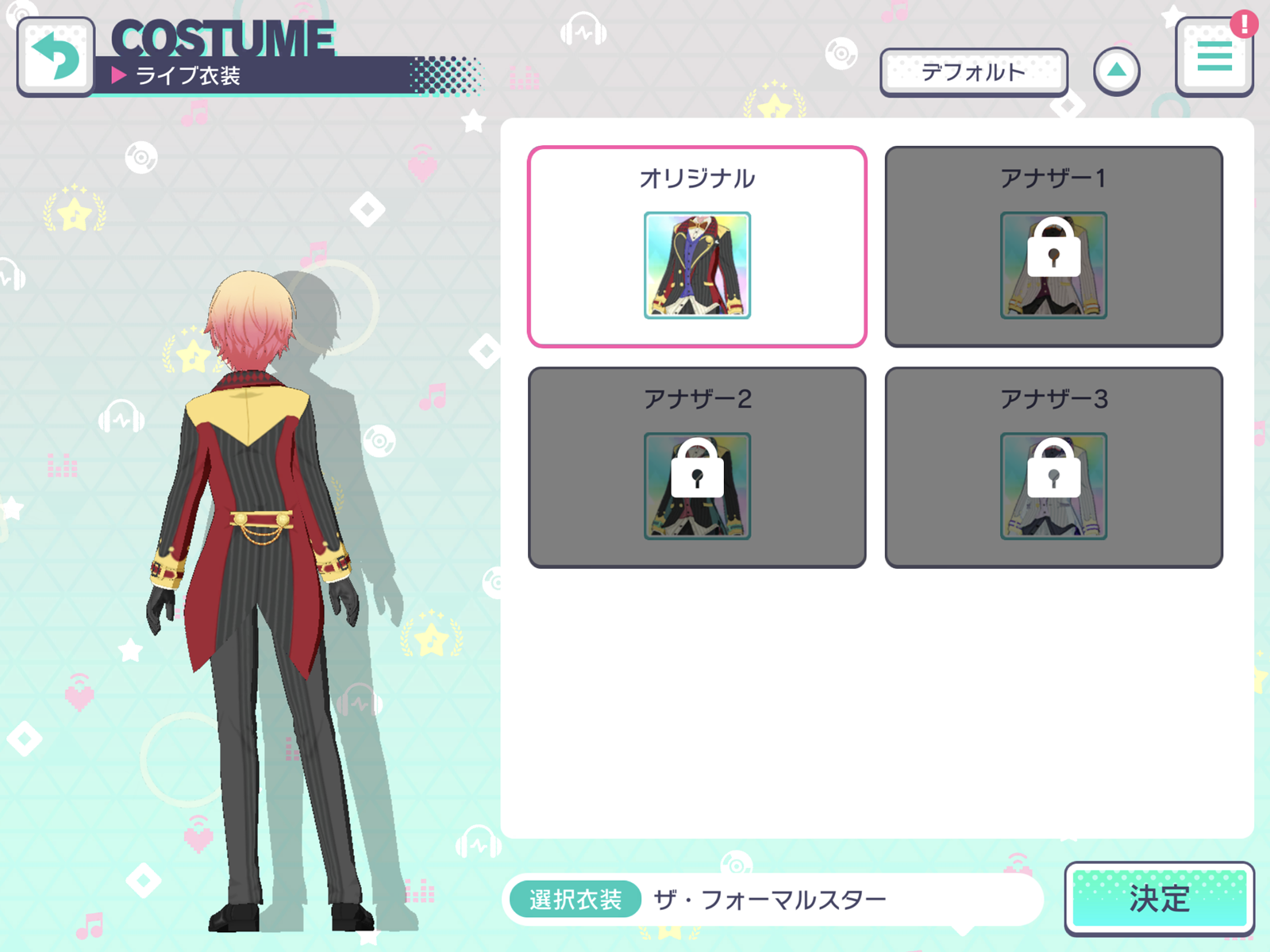Select the アナザー3 costume card
This screenshot has height=952, width=1270.
pyautogui.click(x=1053, y=466)
